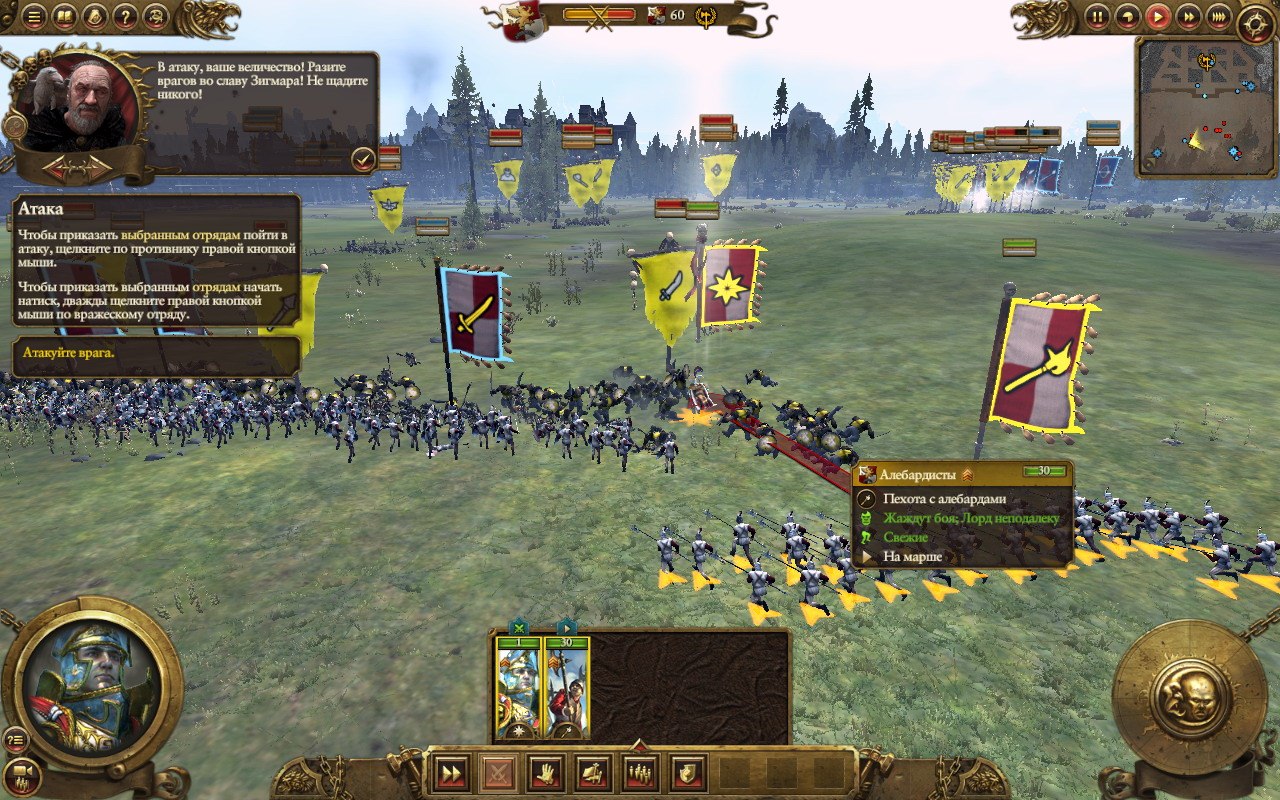The width and height of the screenshot is (1280, 800).
Task: Toggle run mode for selected units
Action: [451, 772]
